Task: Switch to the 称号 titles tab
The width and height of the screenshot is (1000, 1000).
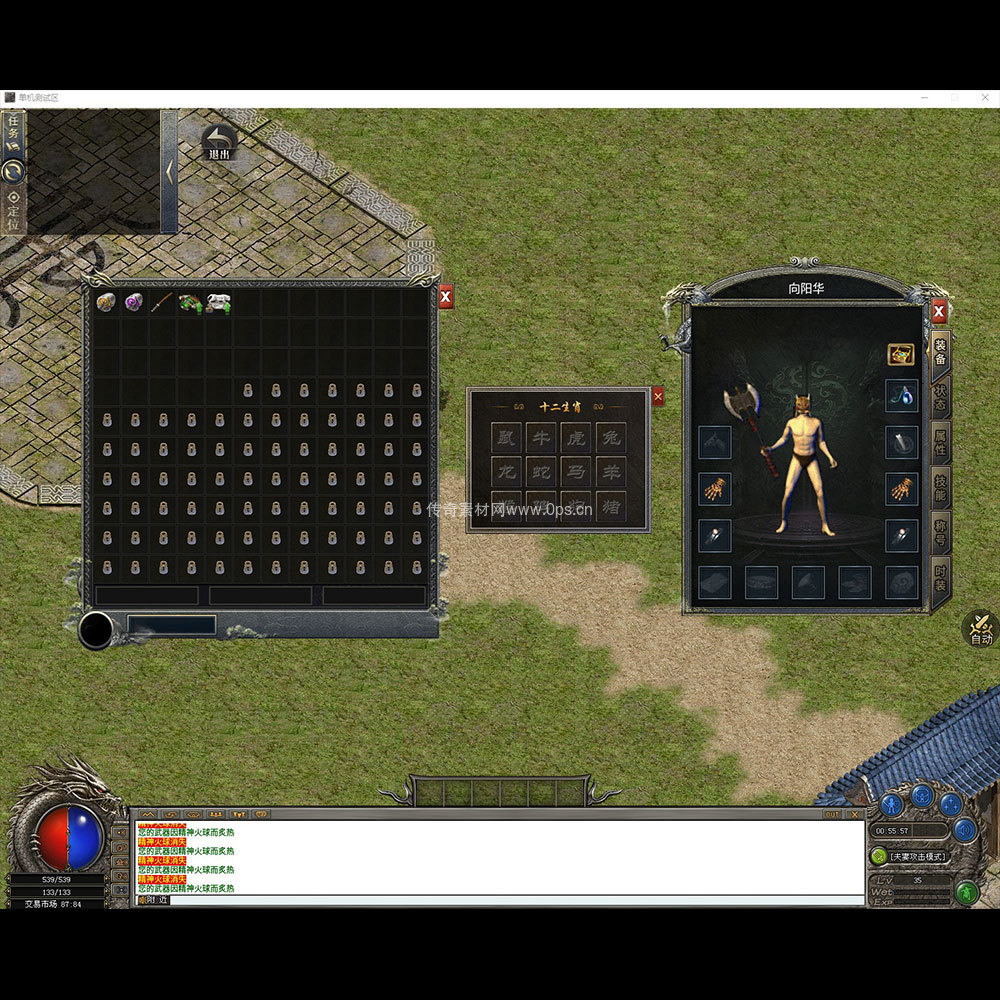Action: (940, 532)
